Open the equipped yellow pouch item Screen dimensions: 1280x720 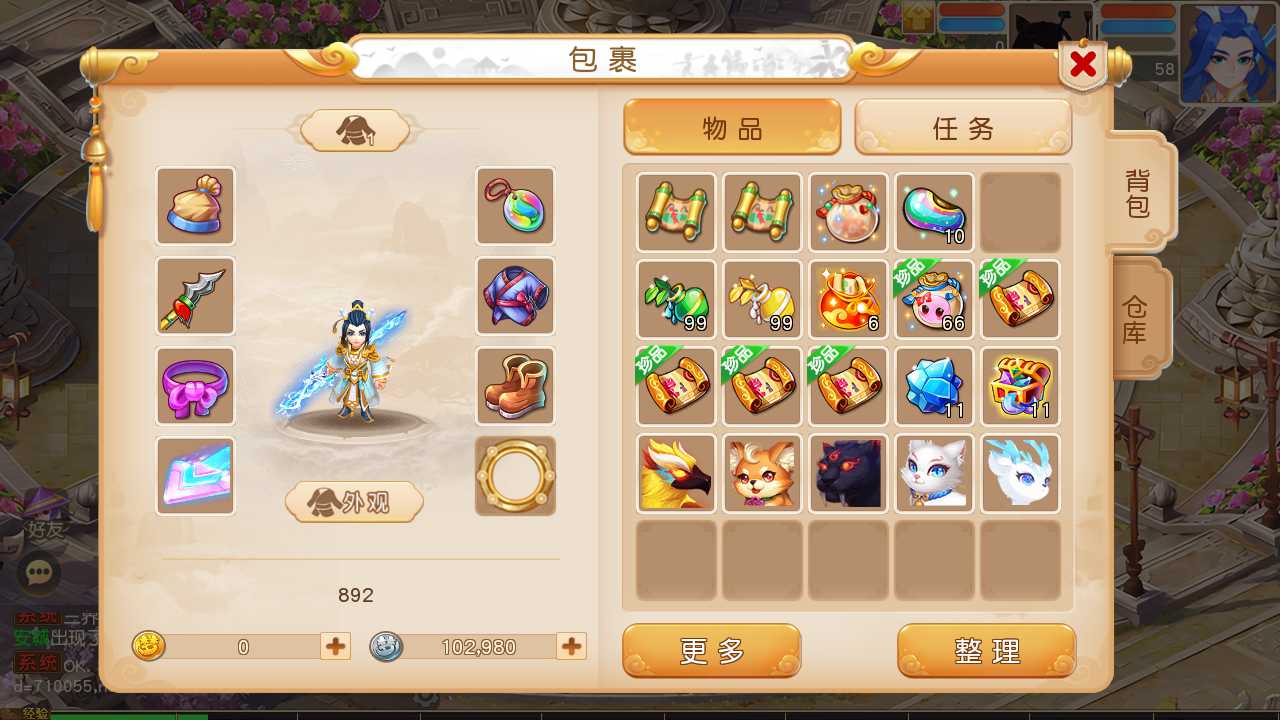click(195, 206)
